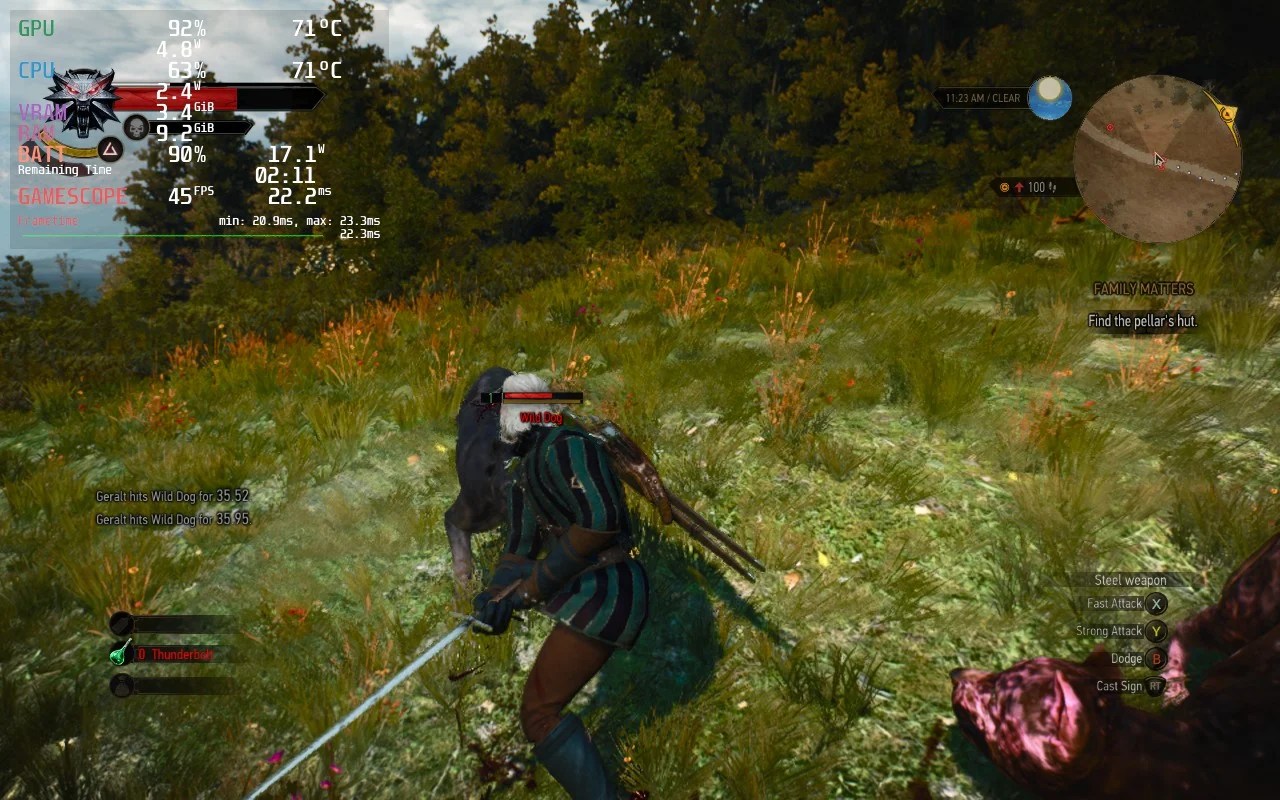Click the orange coin icon beside the 100 reward
The image size is (1280, 800).
(1004, 187)
